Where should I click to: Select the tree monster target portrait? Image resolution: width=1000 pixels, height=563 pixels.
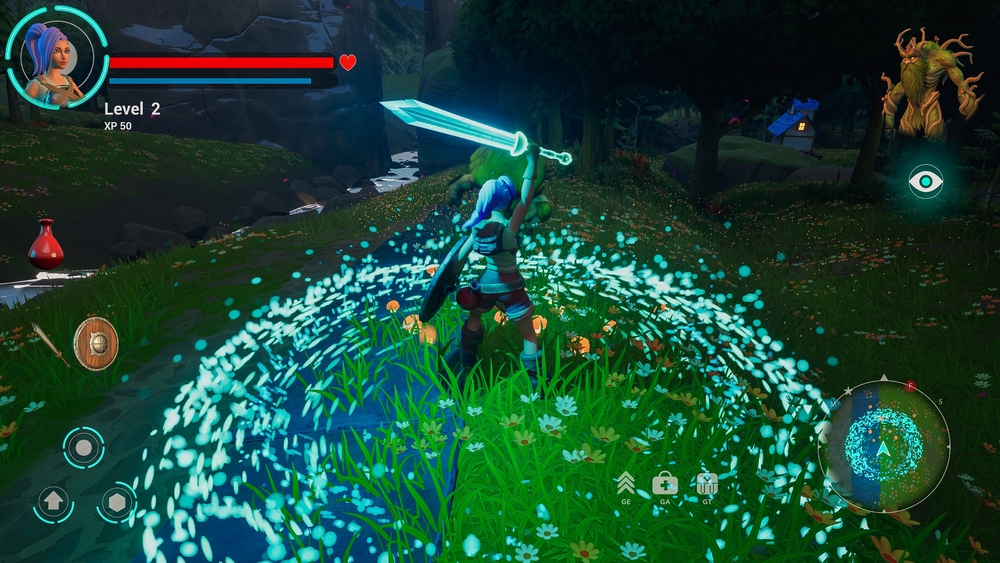[925, 83]
